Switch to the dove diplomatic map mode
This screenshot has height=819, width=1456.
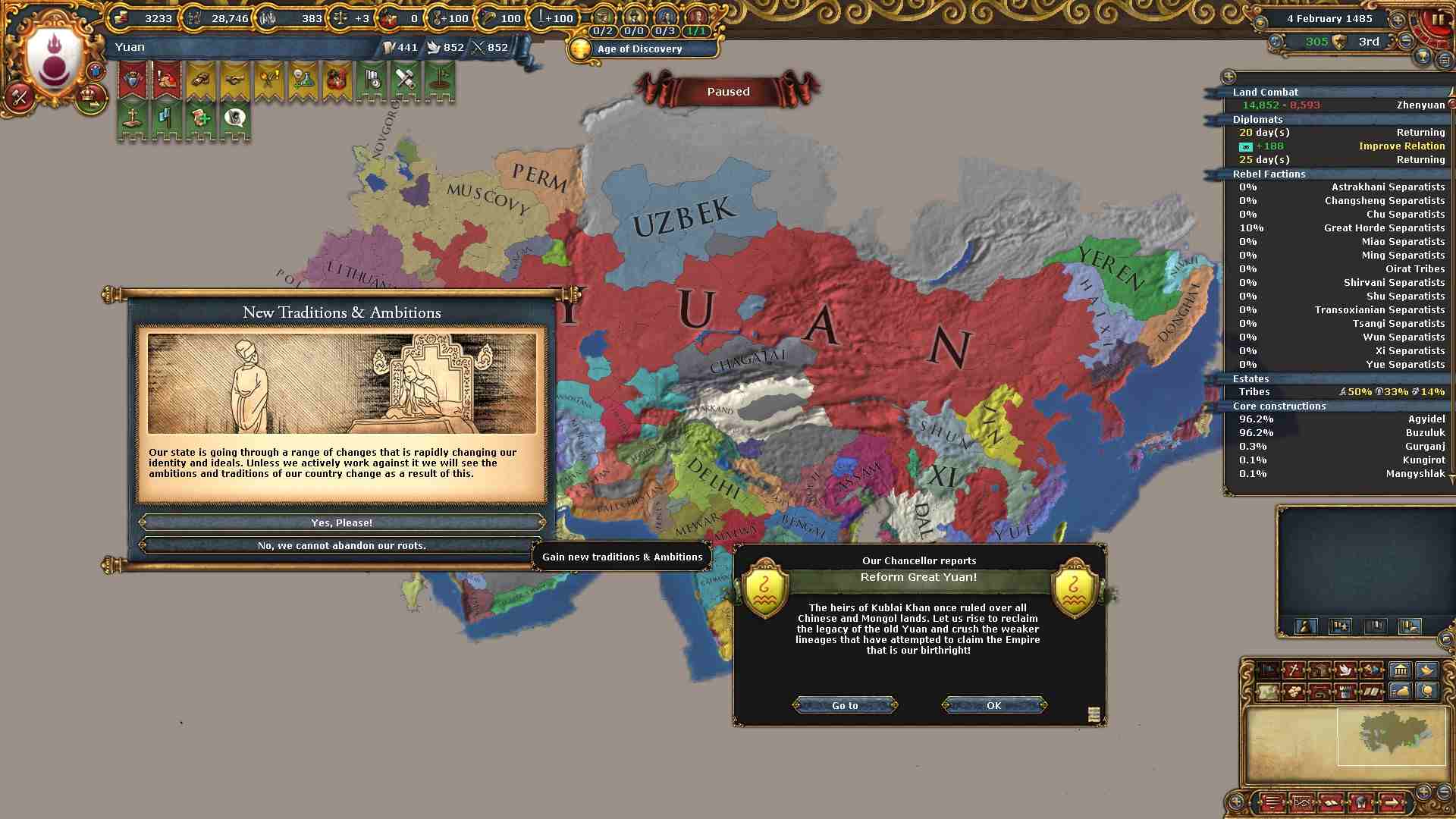(1345, 670)
